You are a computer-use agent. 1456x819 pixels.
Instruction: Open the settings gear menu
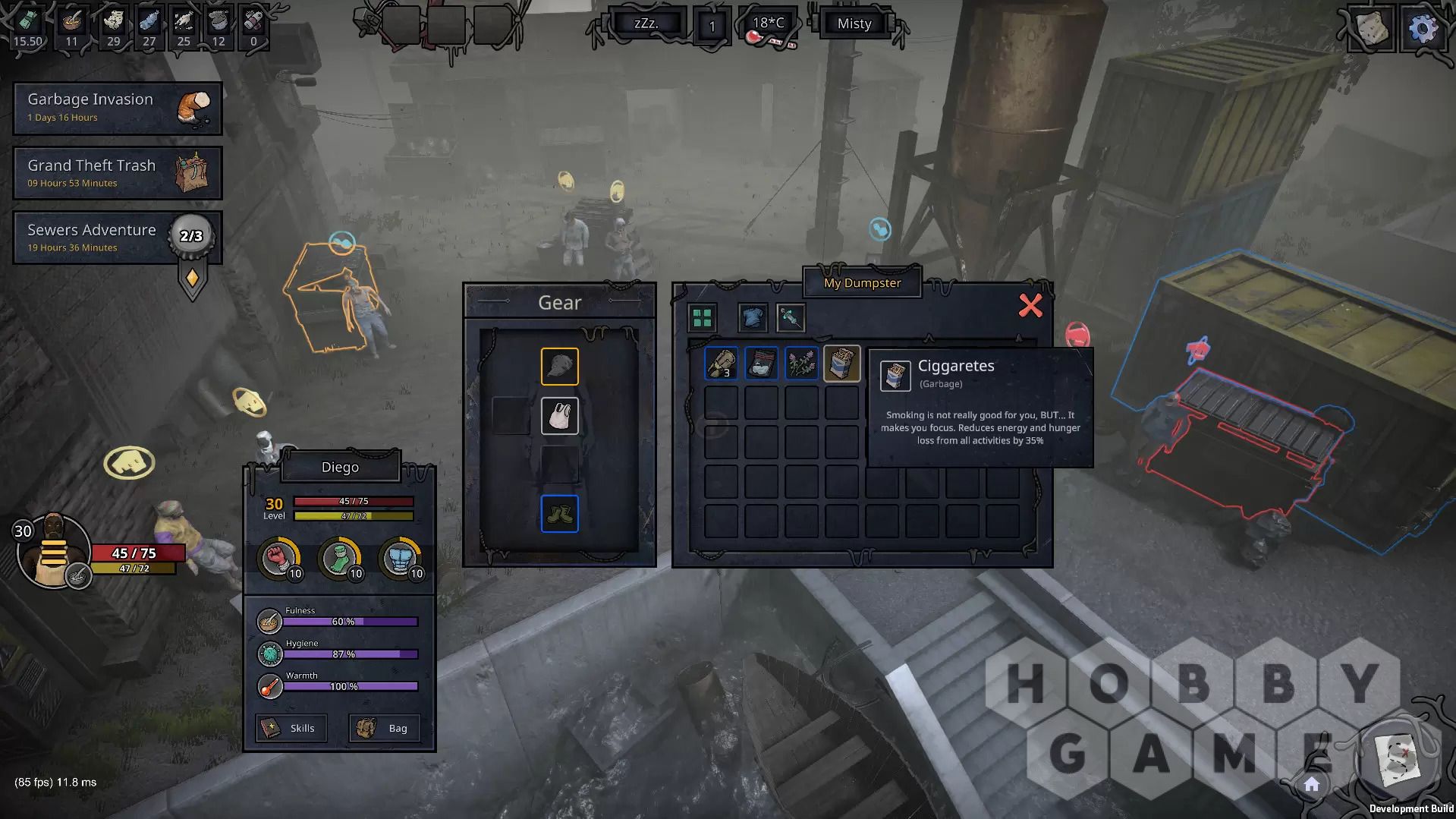point(1422,29)
